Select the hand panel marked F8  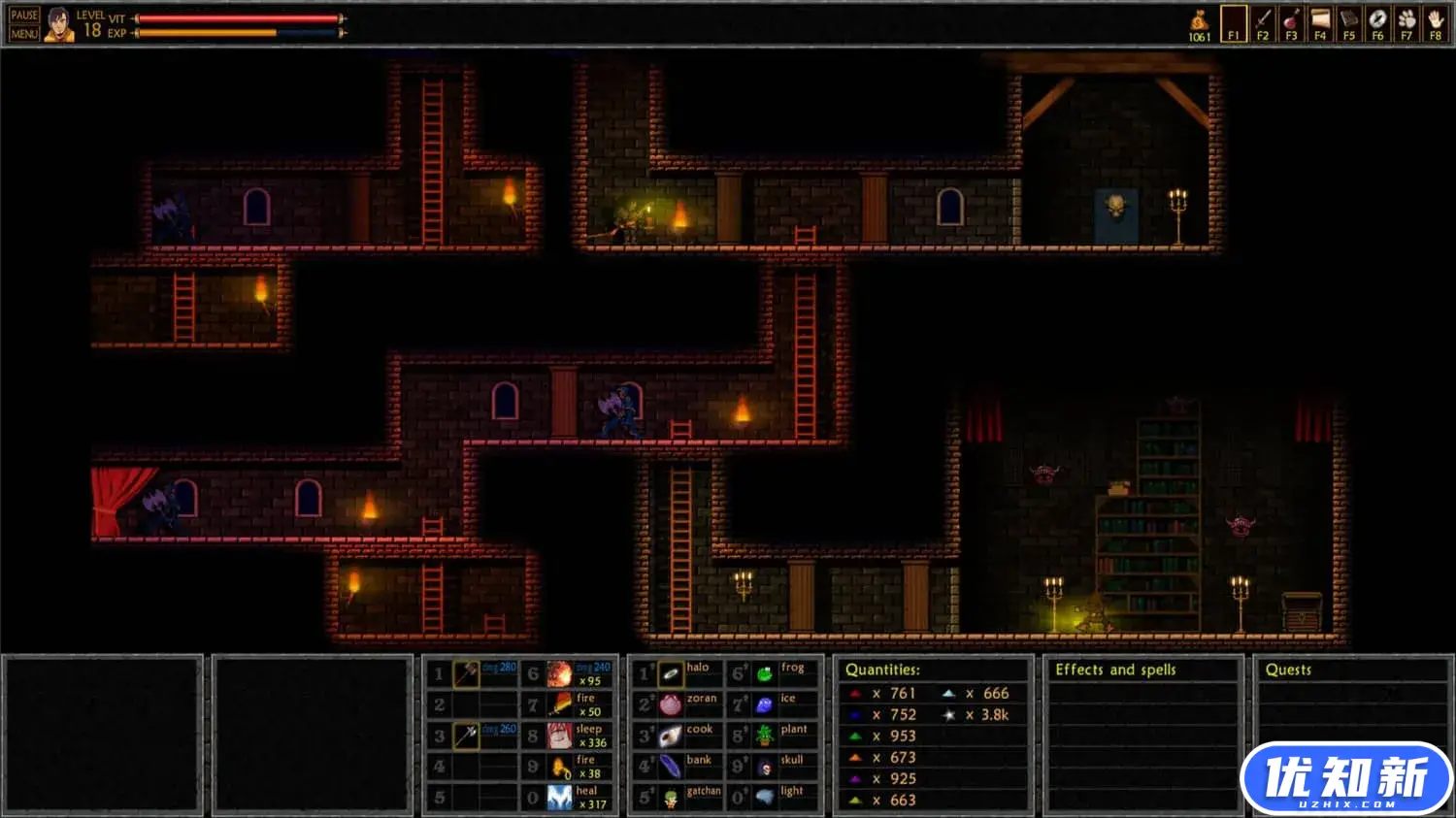pyautogui.click(x=1436, y=23)
